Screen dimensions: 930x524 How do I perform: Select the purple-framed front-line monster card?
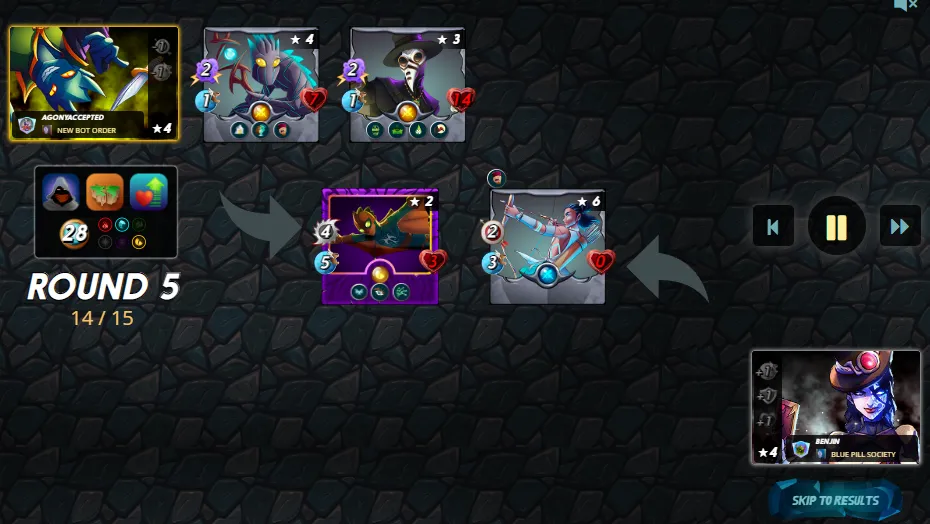point(380,246)
